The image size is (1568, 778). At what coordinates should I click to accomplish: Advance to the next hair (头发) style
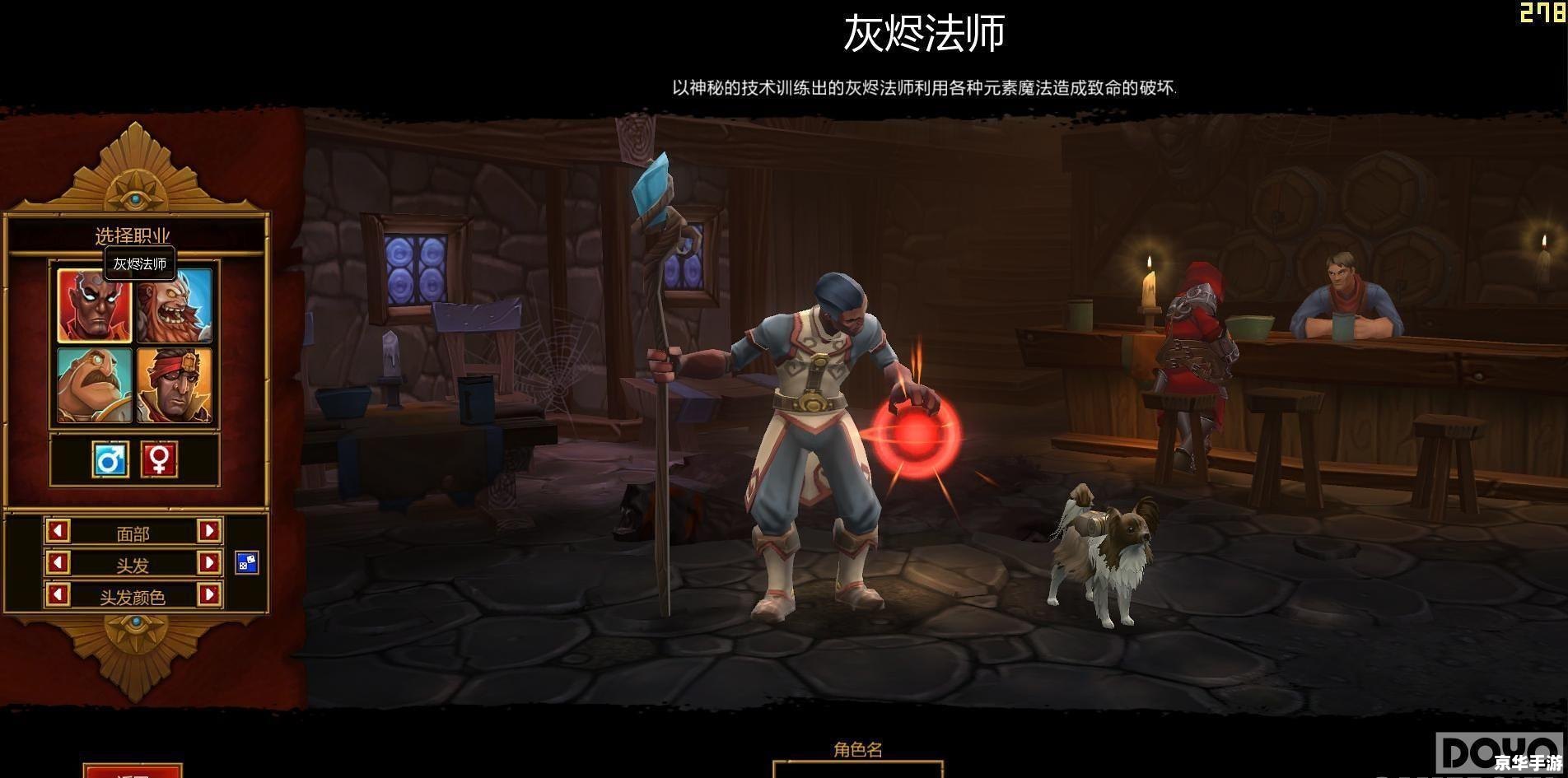209,563
